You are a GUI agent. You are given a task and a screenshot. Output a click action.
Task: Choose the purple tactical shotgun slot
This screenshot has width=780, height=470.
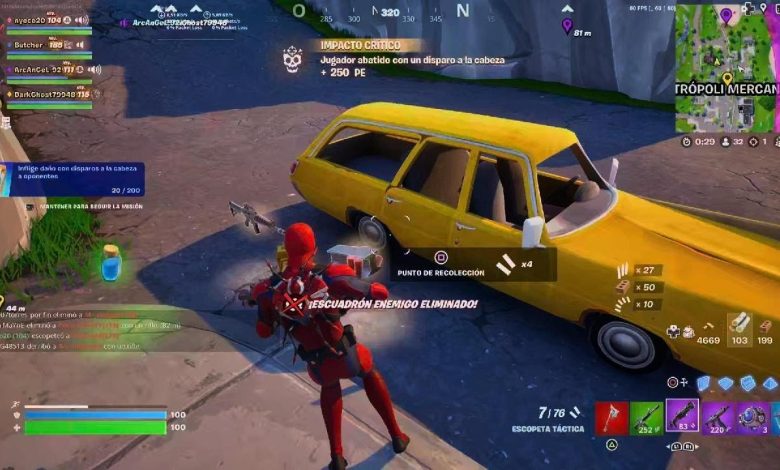pos(682,416)
